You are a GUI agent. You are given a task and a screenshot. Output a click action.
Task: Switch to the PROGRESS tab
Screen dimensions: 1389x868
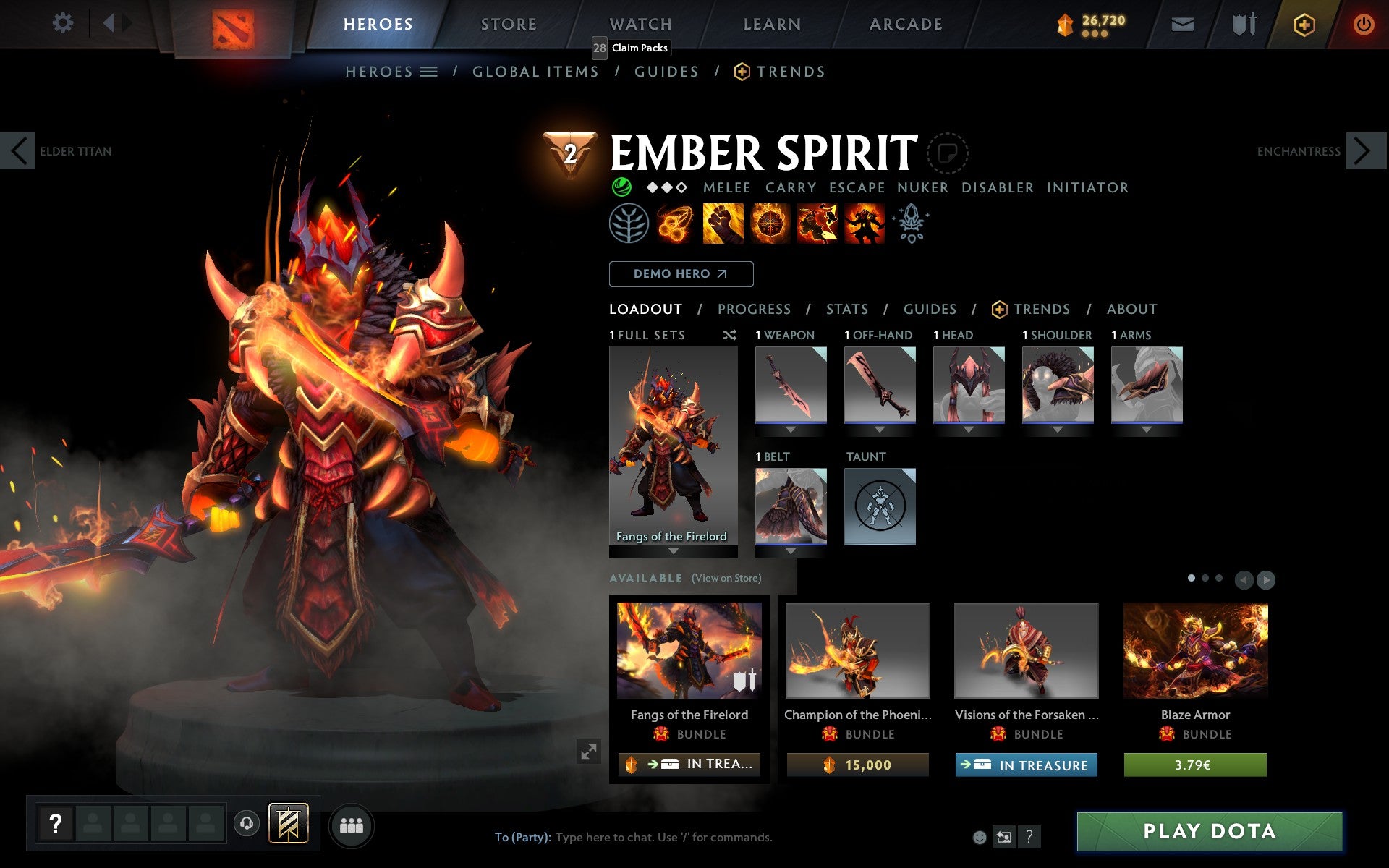pos(754,309)
